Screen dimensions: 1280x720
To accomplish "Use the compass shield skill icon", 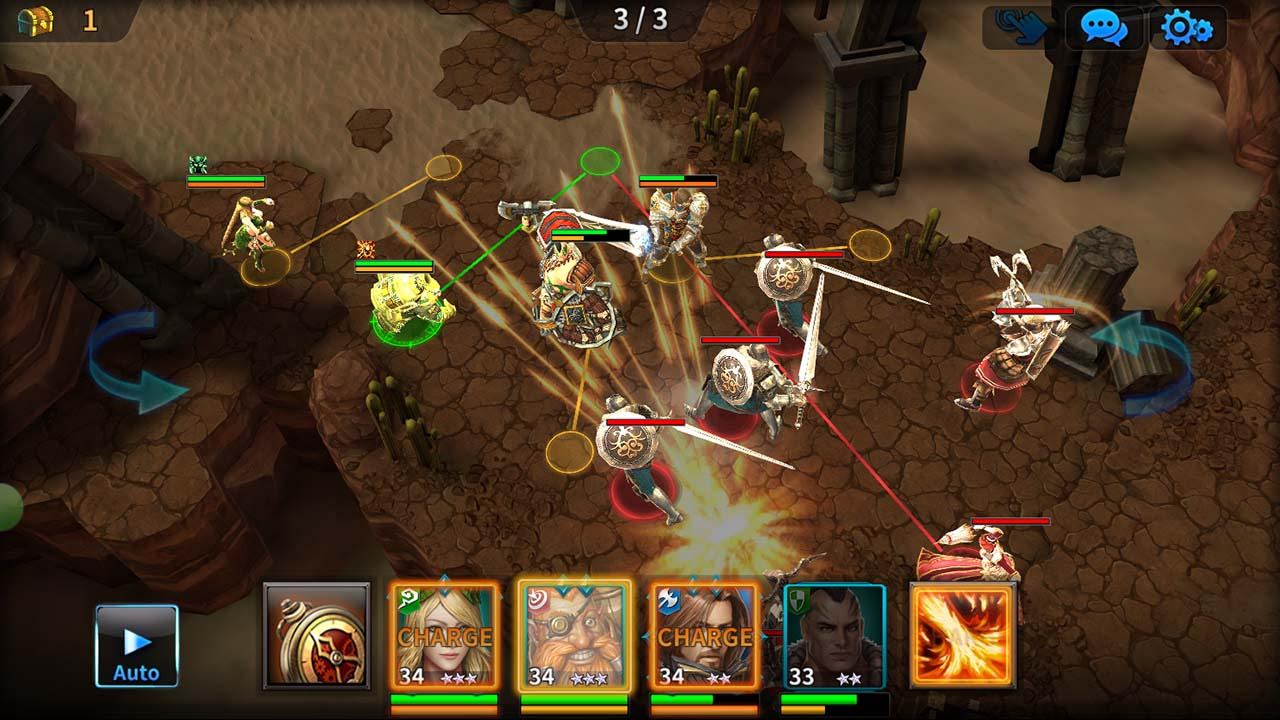I will [316, 636].
